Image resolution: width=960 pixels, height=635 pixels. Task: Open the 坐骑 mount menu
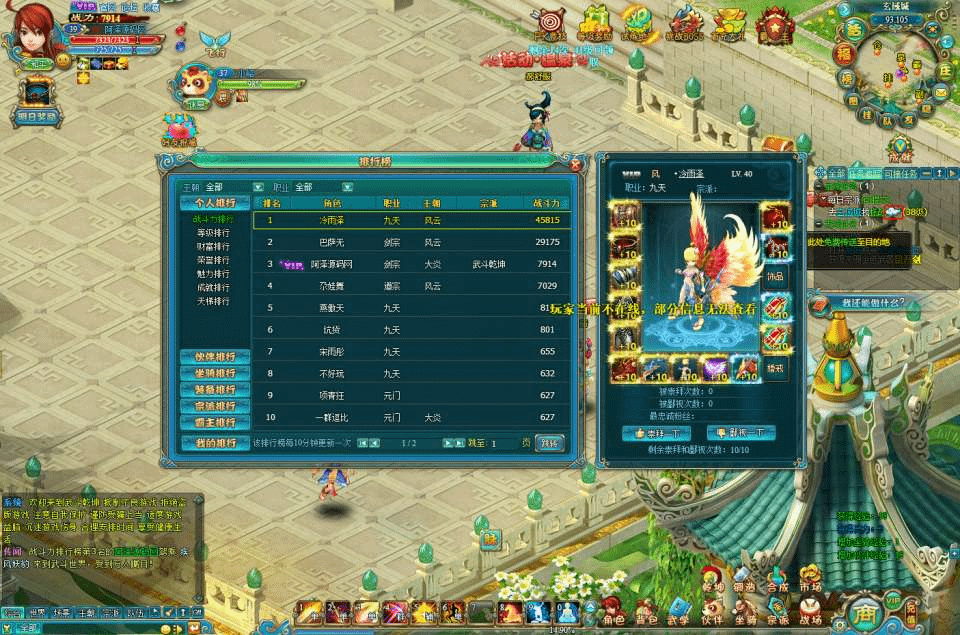coord(744,609)
